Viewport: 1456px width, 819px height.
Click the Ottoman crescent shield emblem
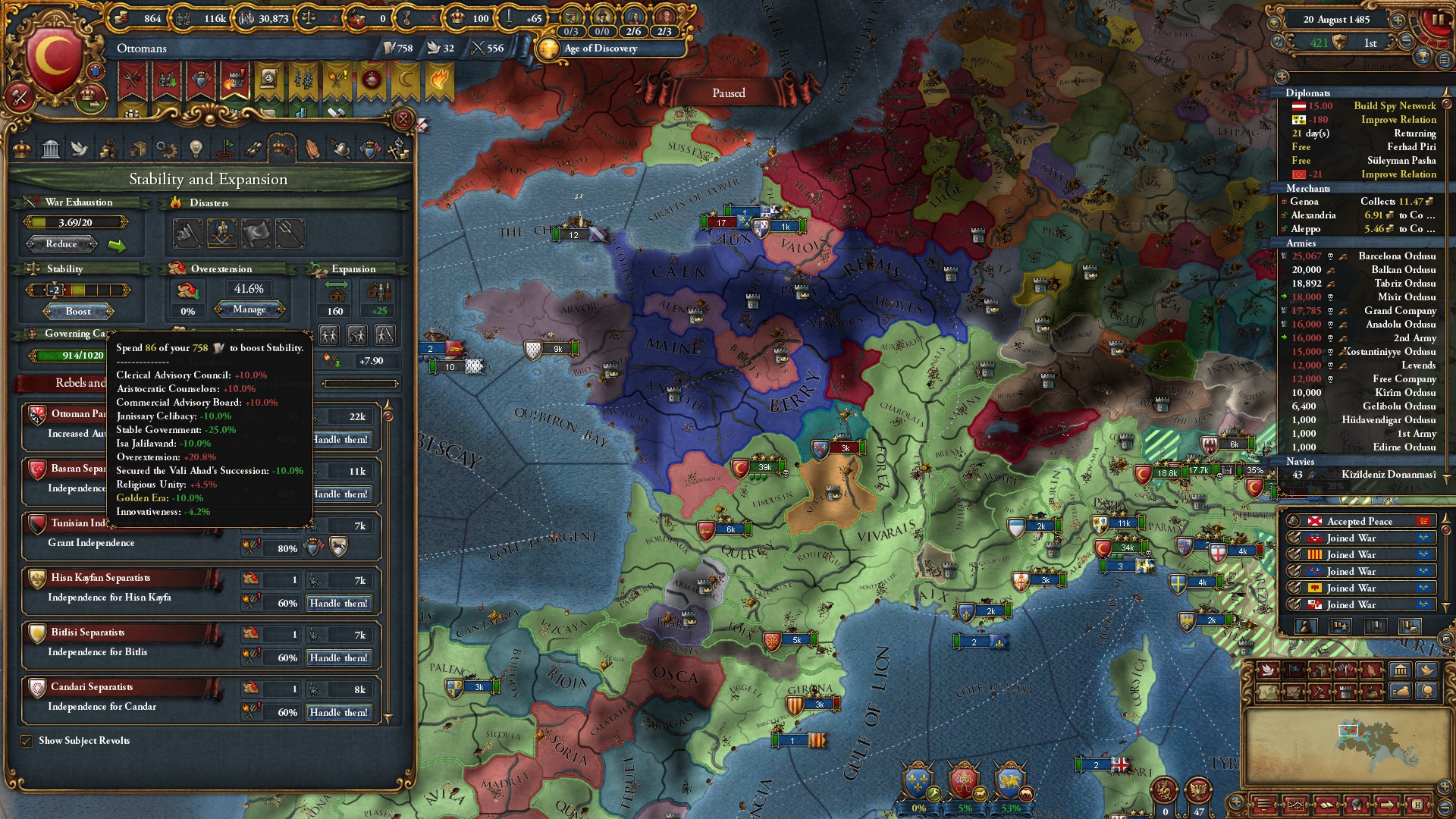(x=53, y=61)
